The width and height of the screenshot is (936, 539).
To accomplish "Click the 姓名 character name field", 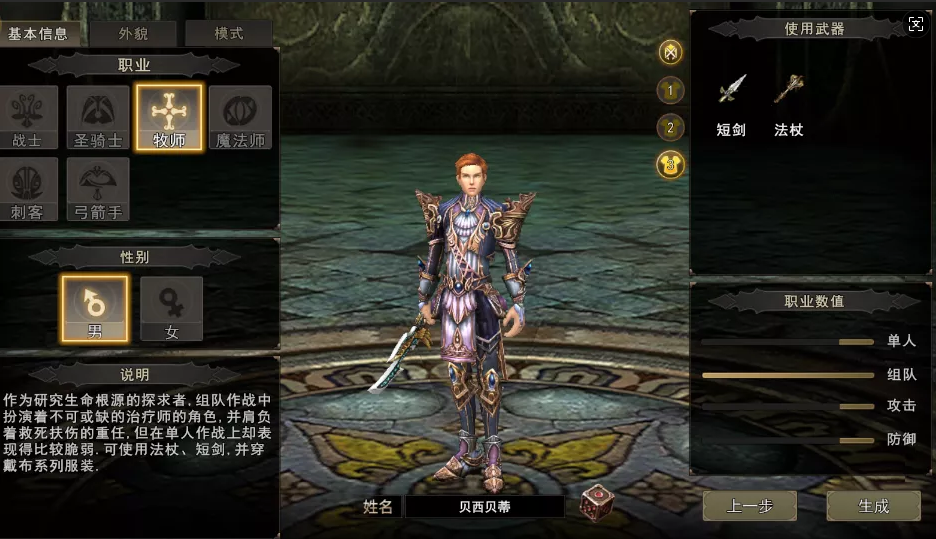I will point(484,507).
